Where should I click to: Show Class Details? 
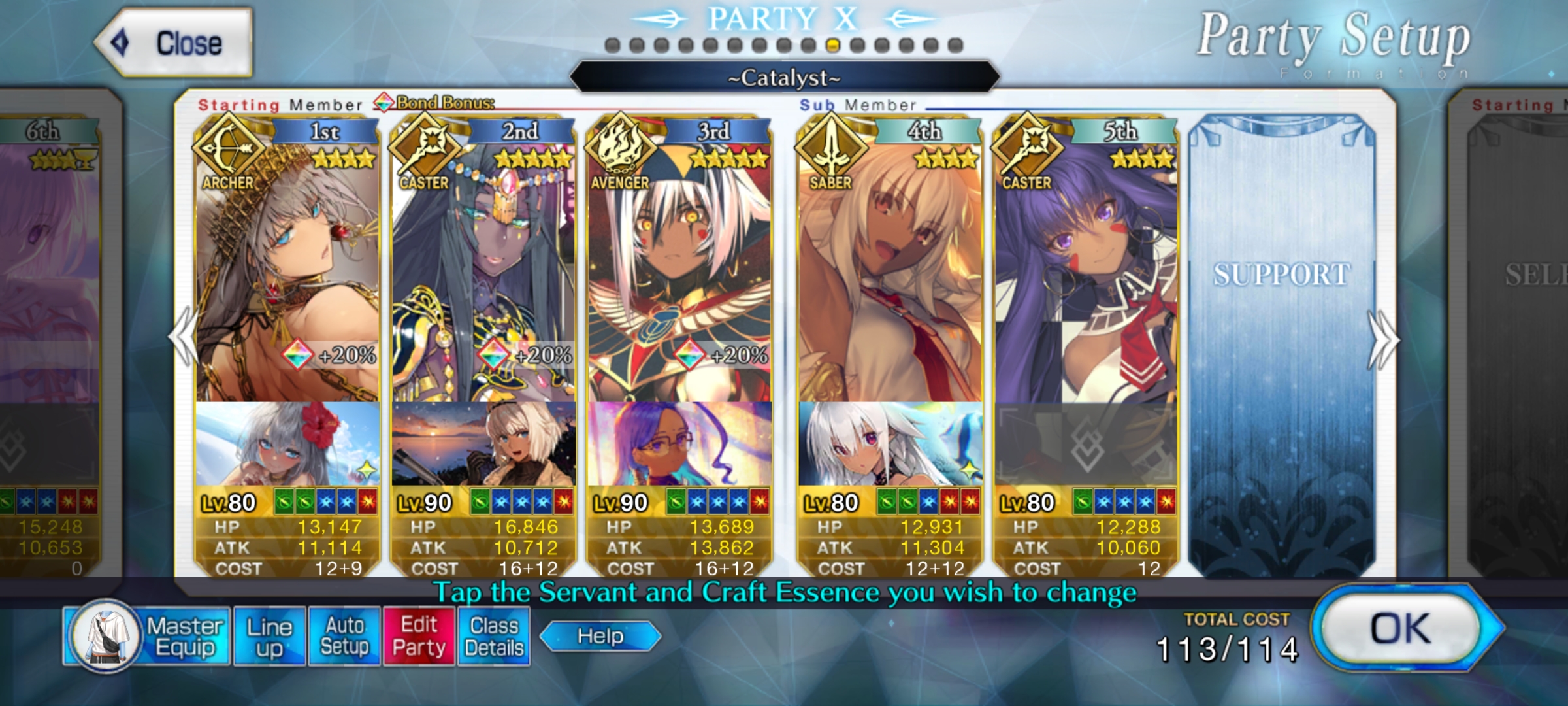point(494,636)
